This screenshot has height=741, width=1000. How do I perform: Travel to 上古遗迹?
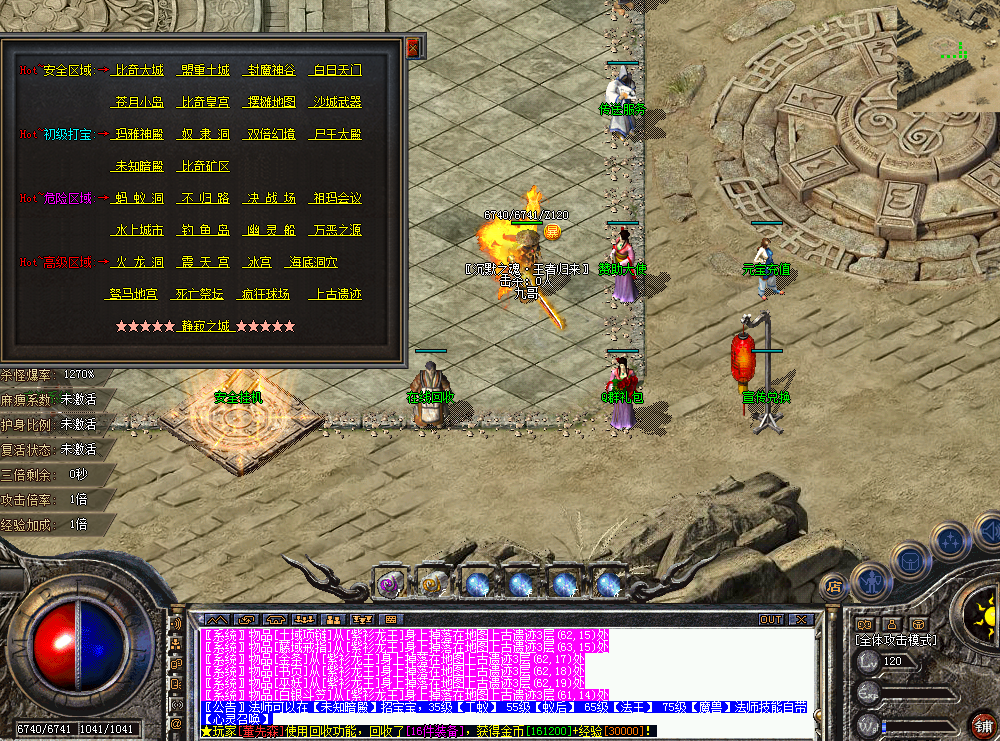(337, 294)
